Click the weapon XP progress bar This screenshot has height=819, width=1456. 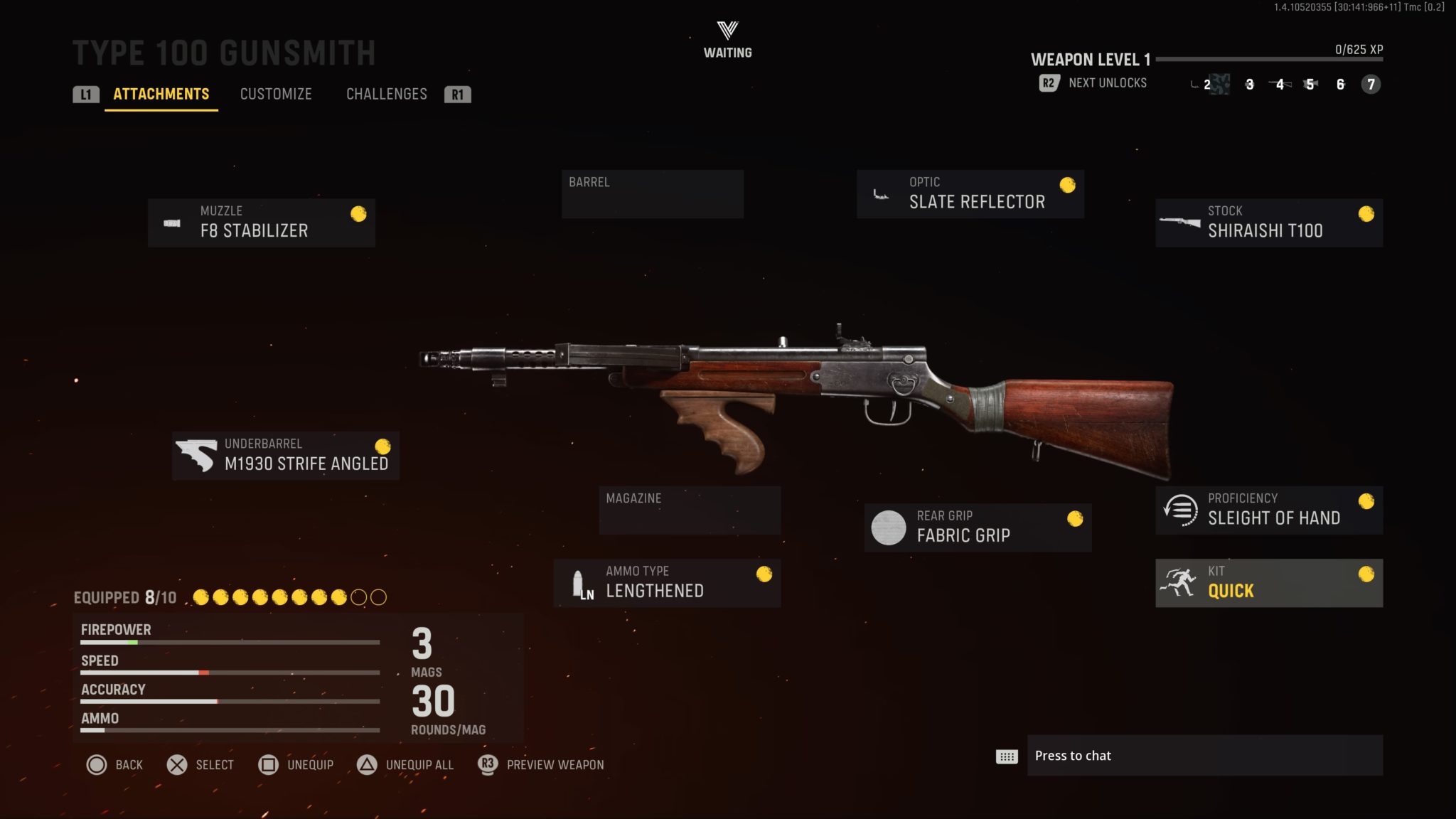click(x=1273, y=60)
